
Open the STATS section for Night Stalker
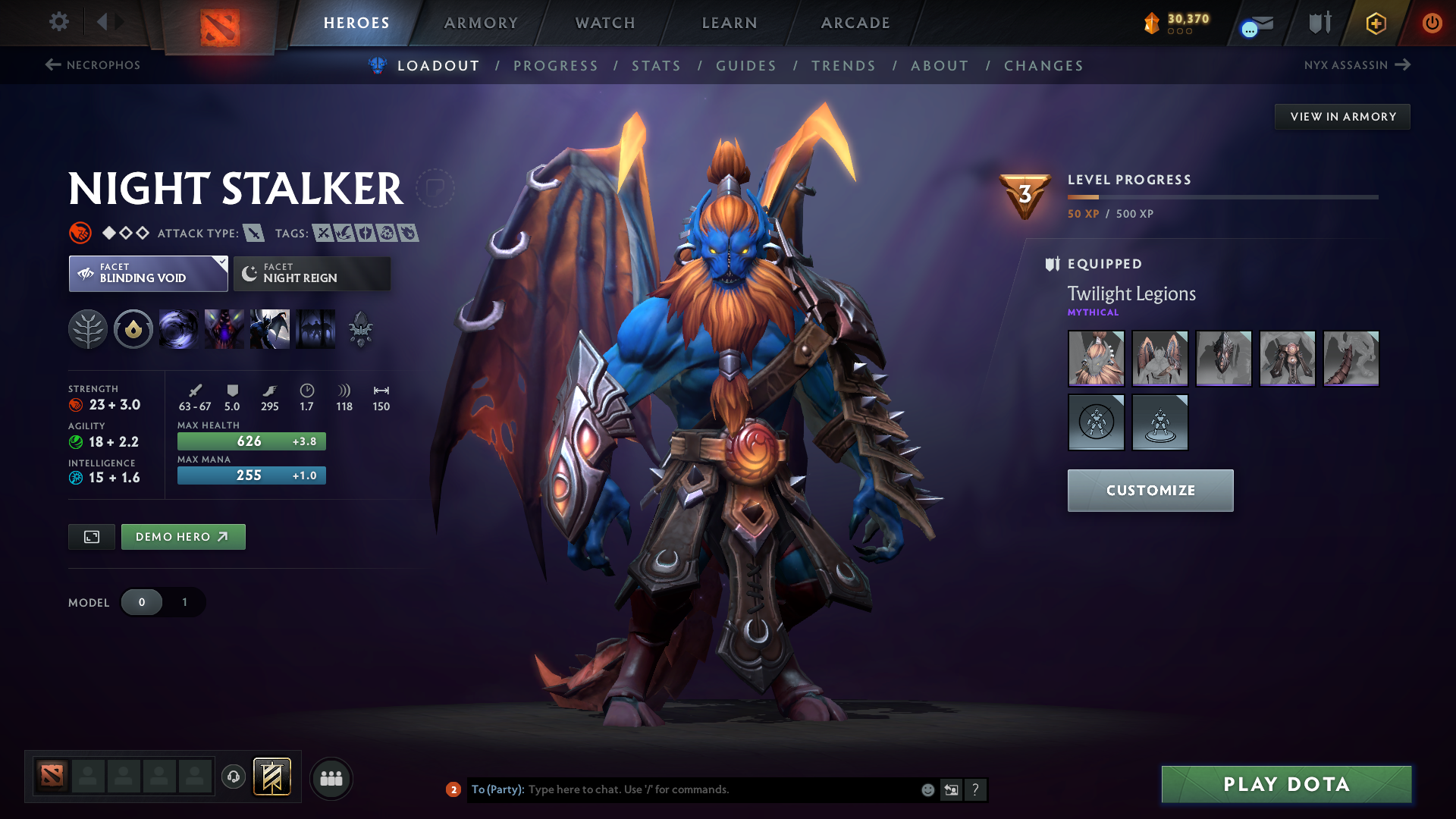657,66
